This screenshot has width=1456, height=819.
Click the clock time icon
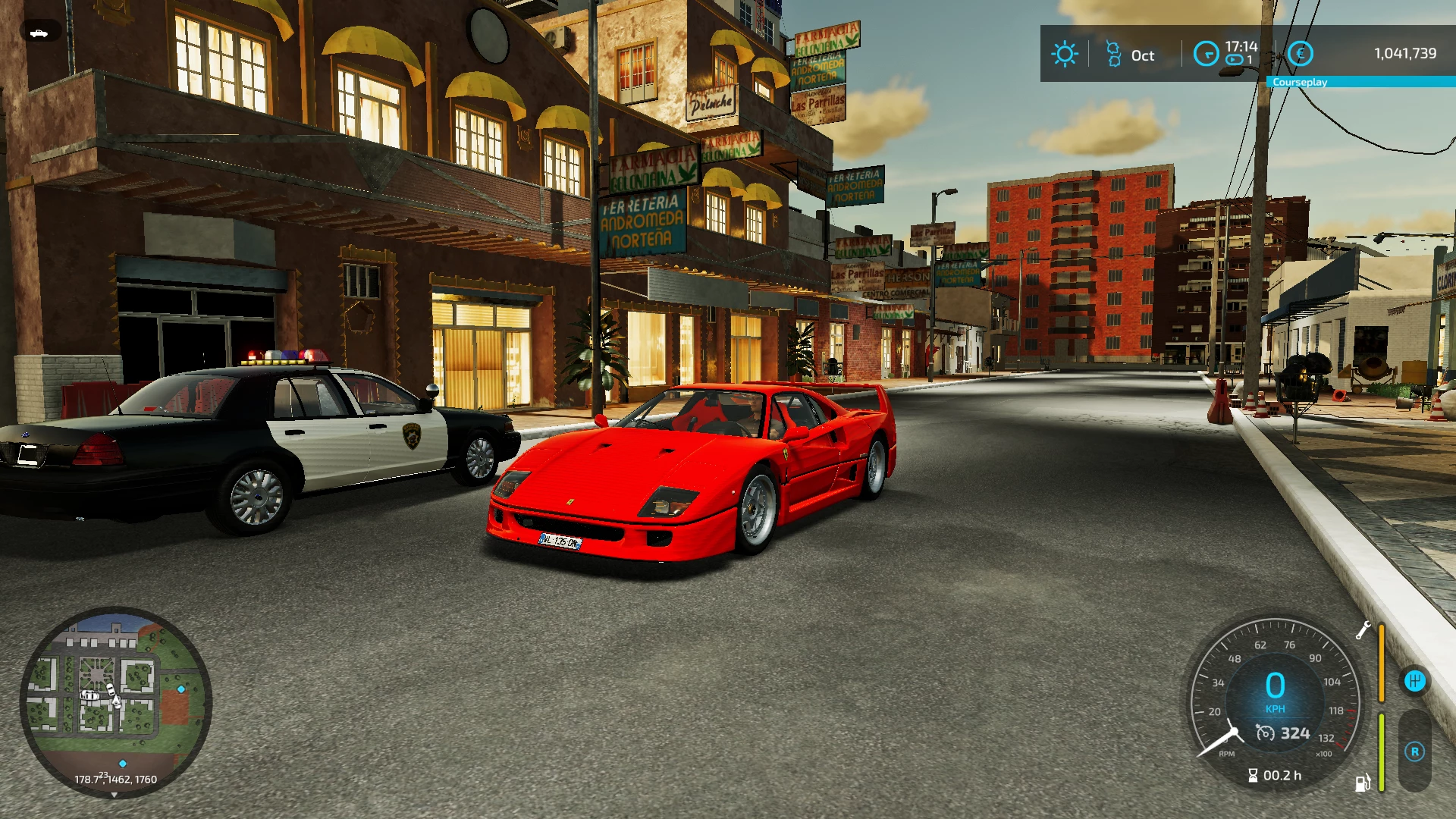[1206, 54]
